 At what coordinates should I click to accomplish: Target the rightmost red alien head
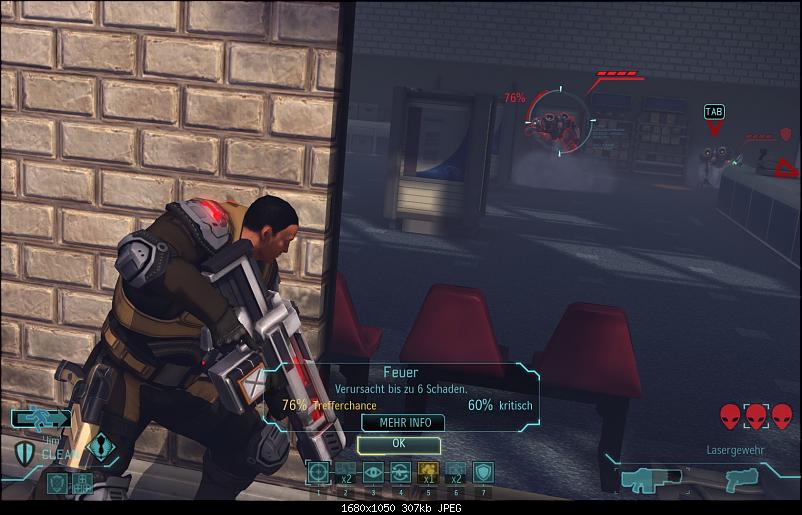[x=781, y=416]
